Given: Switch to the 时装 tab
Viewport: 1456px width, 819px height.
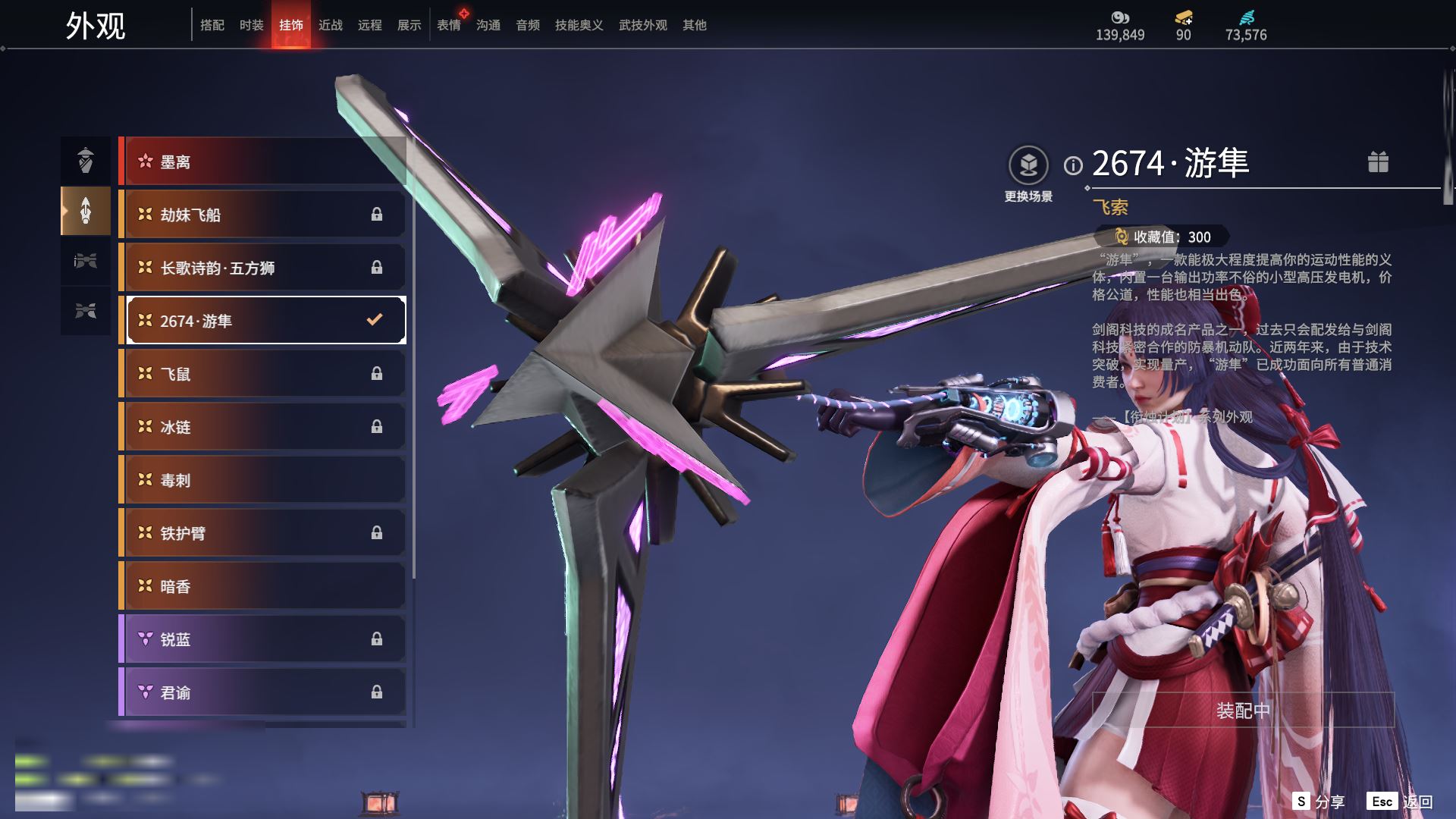Looking at the screenshot, I should pos(251,25).
